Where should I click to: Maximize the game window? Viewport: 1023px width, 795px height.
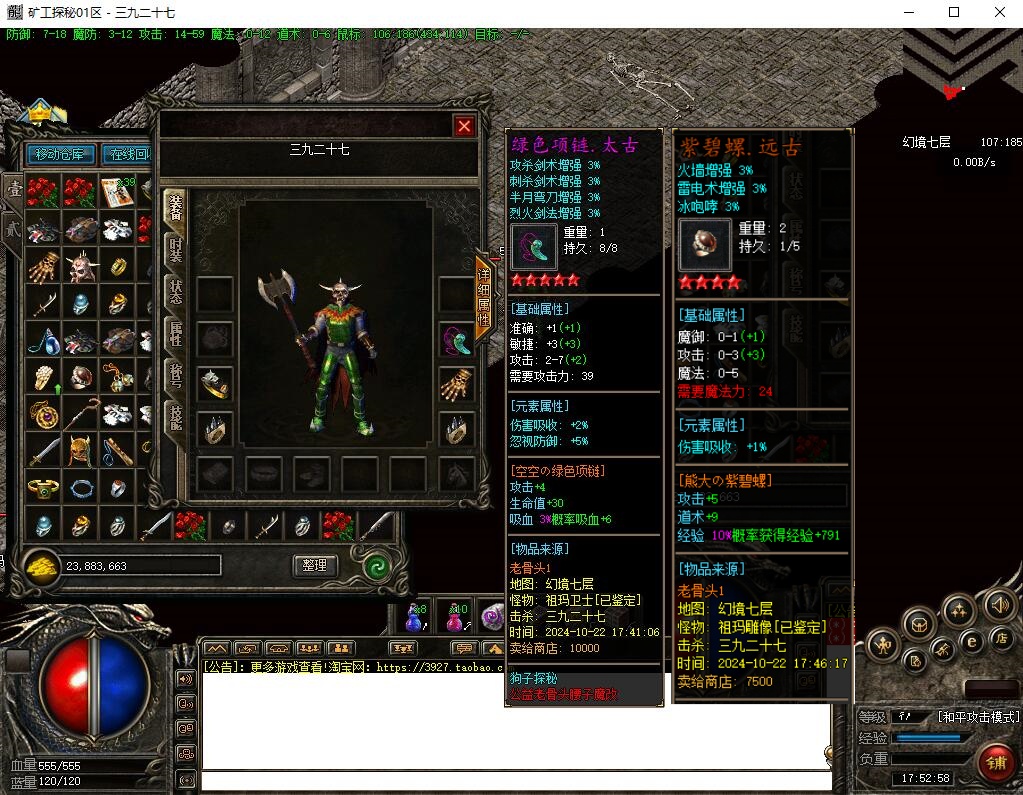[953, 12]
